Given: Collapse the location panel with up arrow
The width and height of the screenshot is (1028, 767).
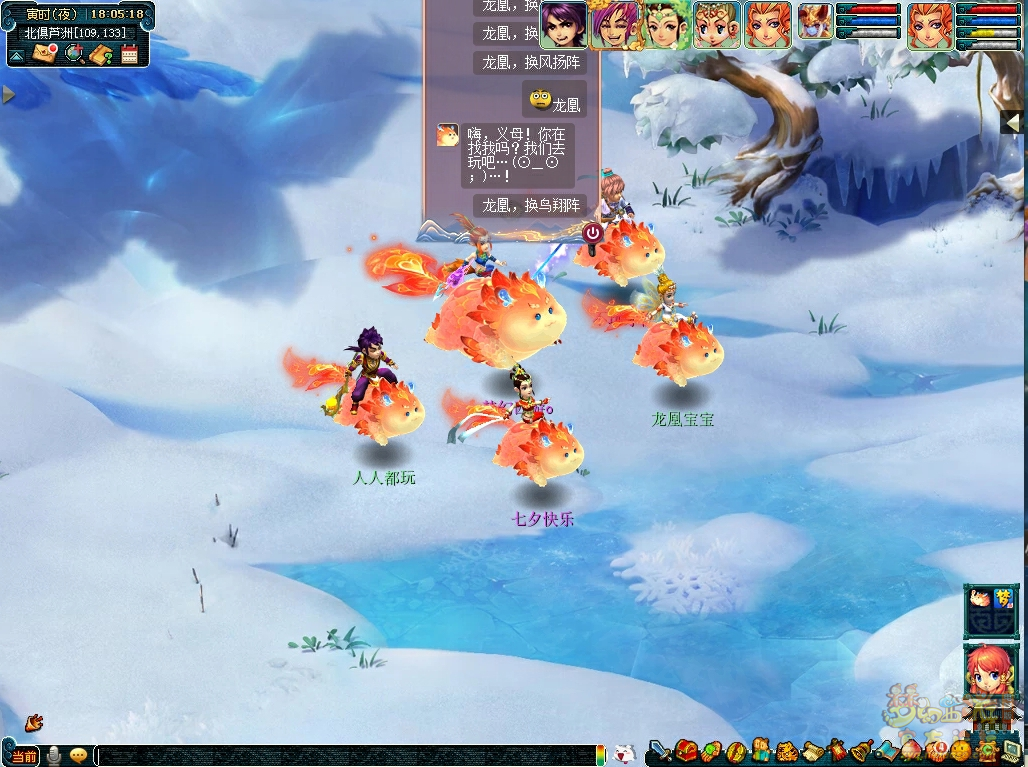Looking at the screenshot, I should [16, 55].
